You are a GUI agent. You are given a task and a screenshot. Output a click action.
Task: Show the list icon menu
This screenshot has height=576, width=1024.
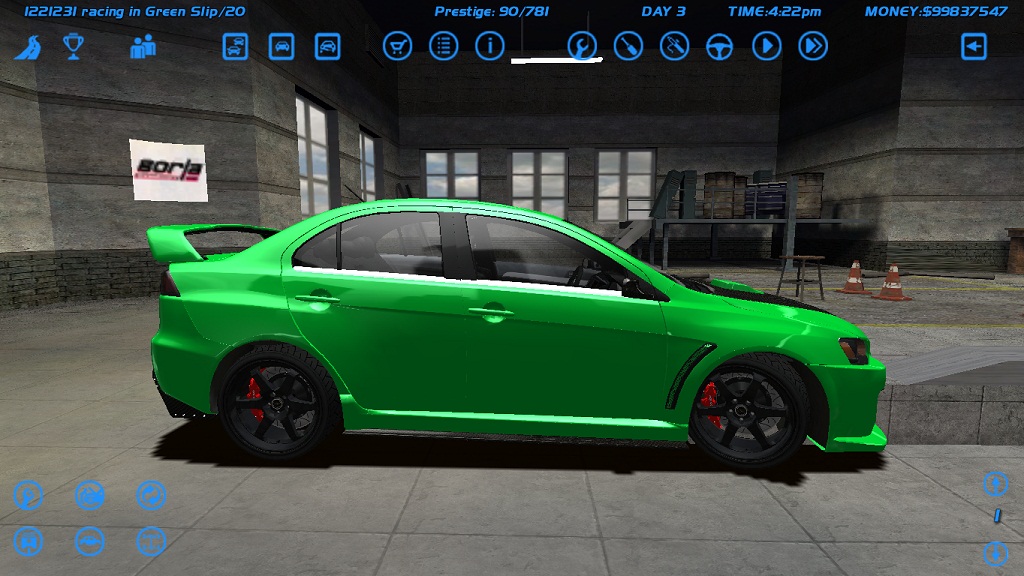[443, 46]
